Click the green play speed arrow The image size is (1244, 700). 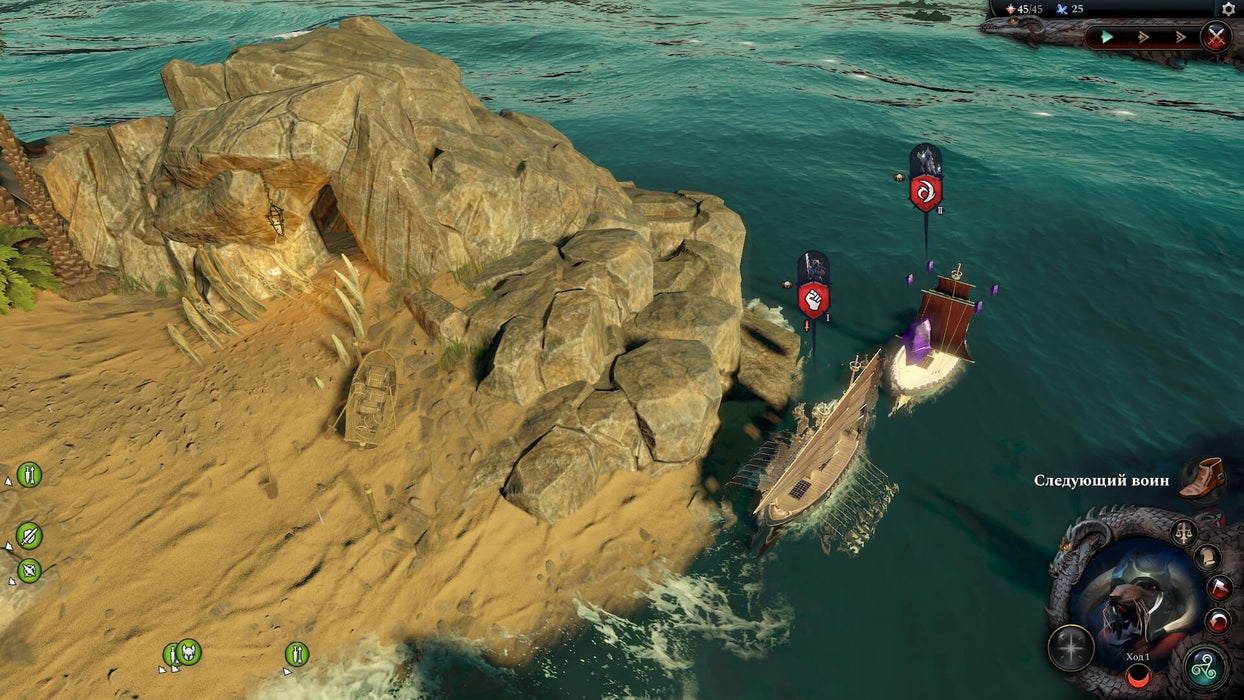(x=1107, y=38)
